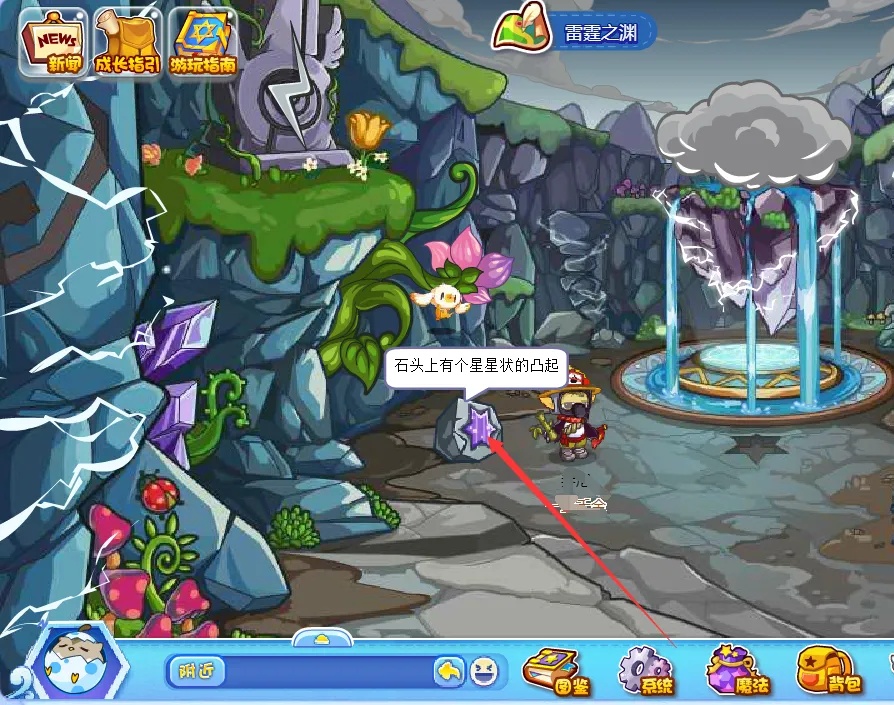Screen dimensions: 894x705
Task: Click the chat message input bar
Action: 328,671
